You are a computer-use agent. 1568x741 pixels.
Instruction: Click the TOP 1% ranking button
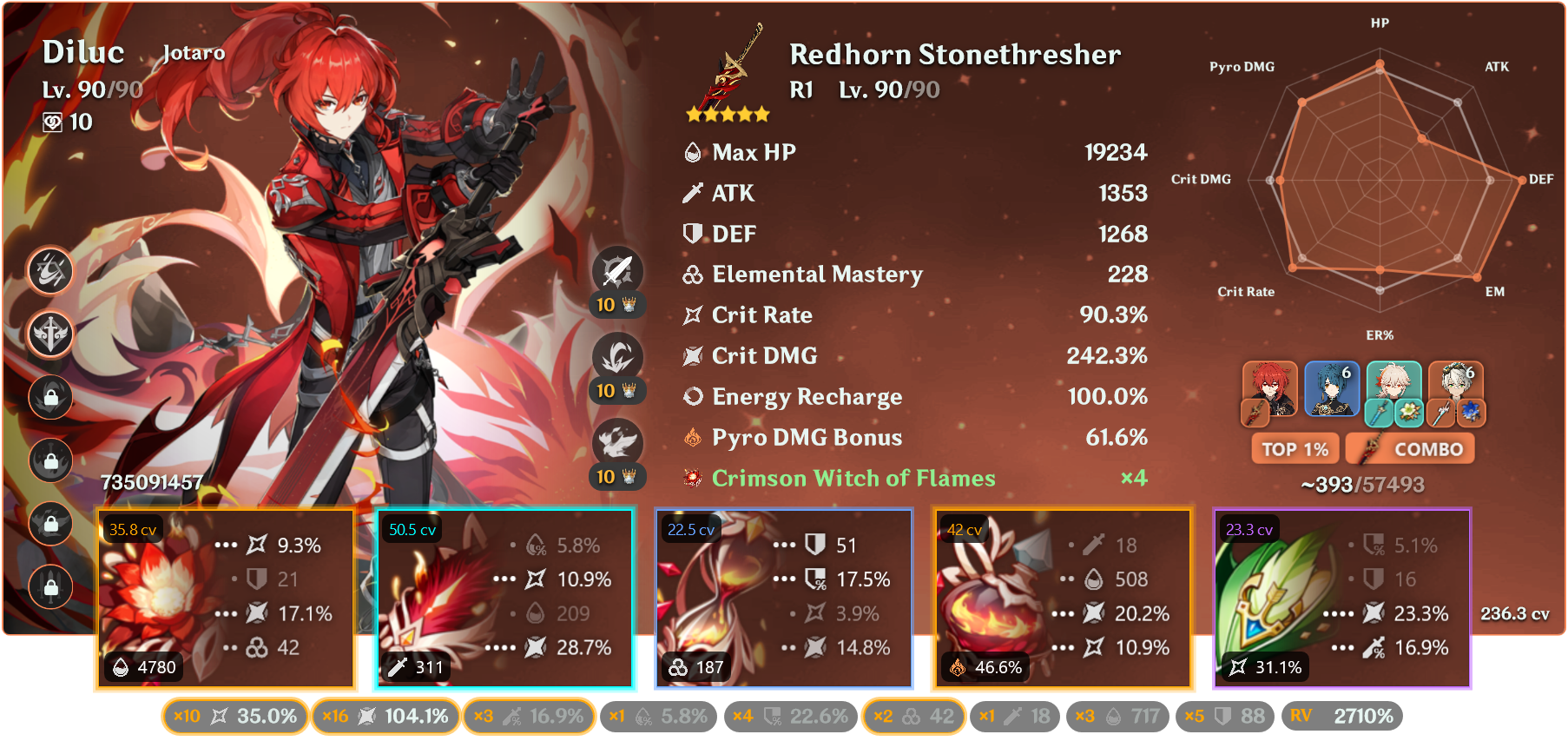[x=1295, y=448]
